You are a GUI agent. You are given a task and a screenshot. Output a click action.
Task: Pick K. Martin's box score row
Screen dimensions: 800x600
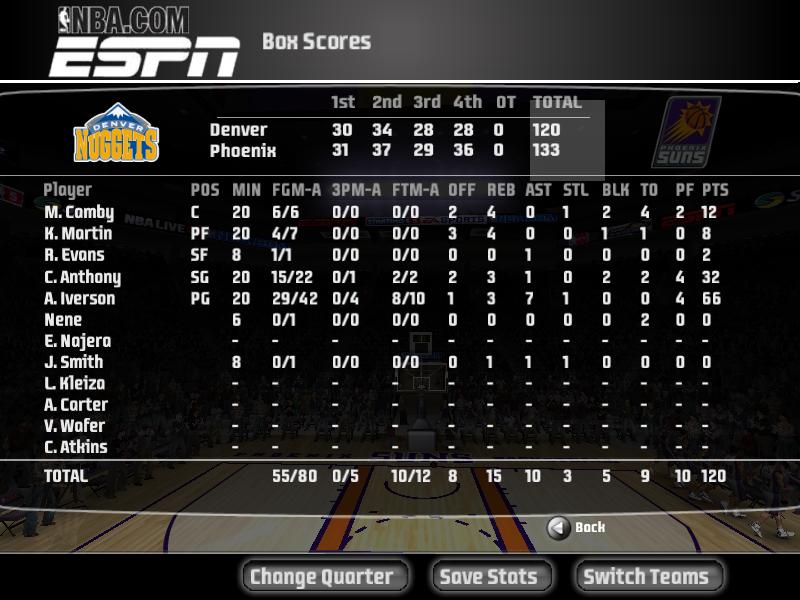click(x=78, y=234)
